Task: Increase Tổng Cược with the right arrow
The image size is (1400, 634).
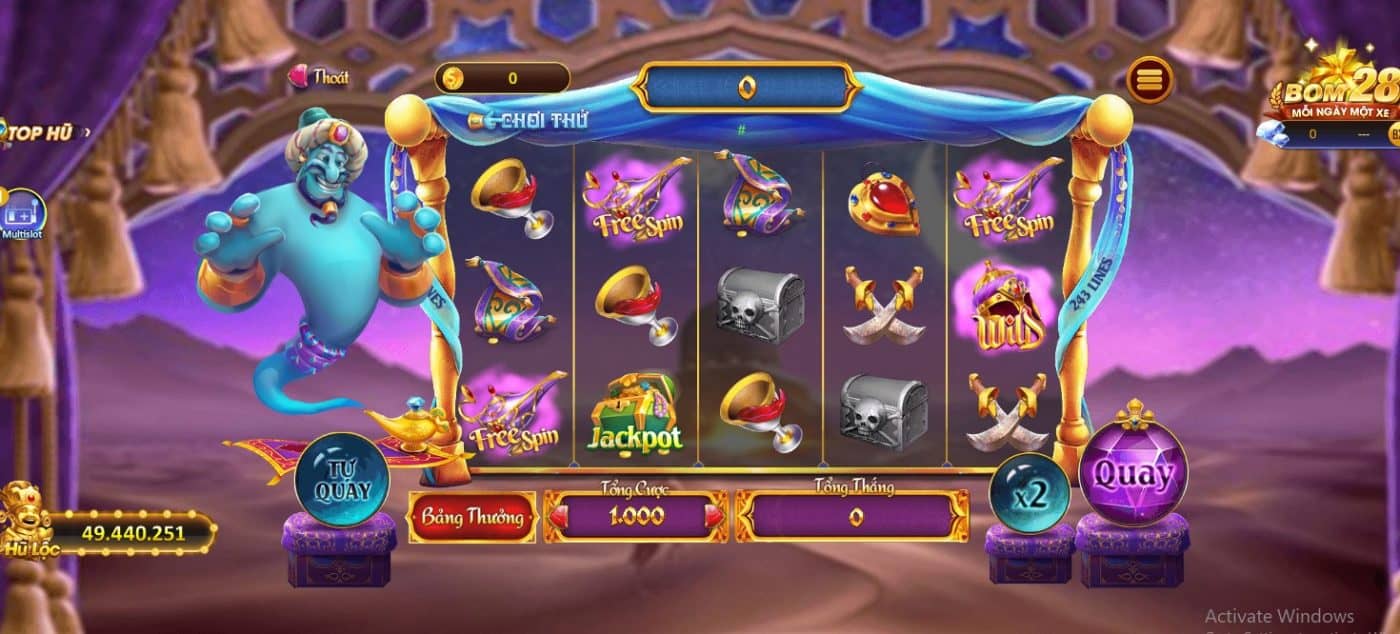Action: tap(713, 516)
